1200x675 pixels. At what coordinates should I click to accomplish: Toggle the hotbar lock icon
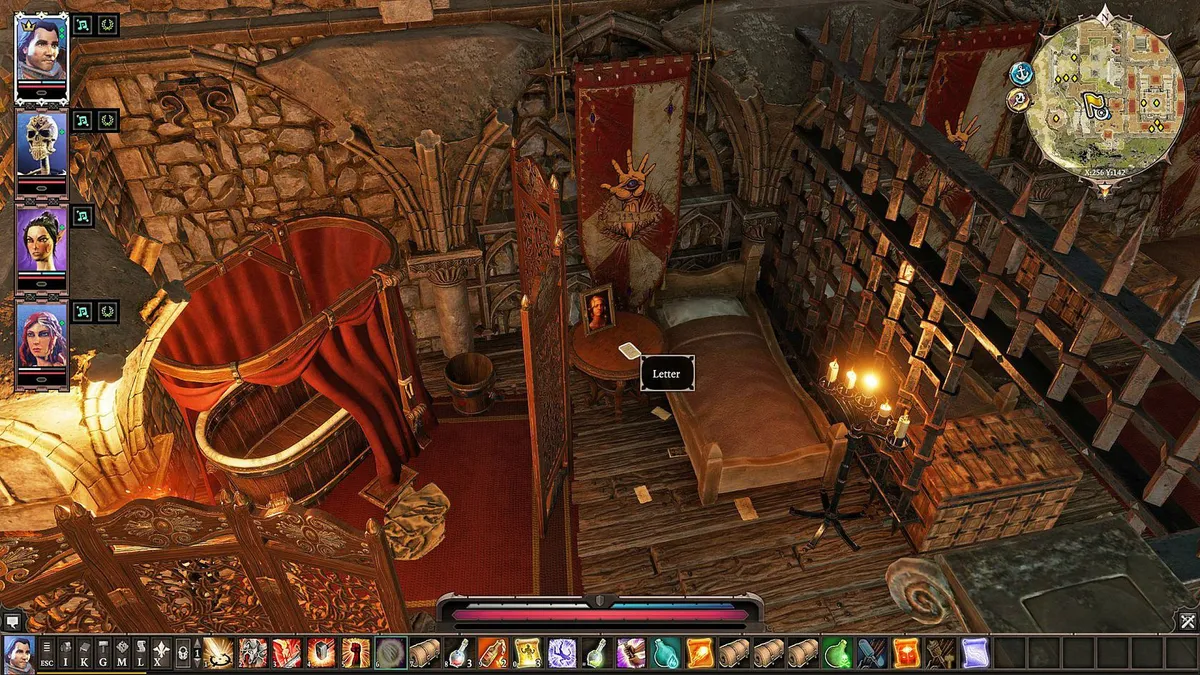point(182,654)
